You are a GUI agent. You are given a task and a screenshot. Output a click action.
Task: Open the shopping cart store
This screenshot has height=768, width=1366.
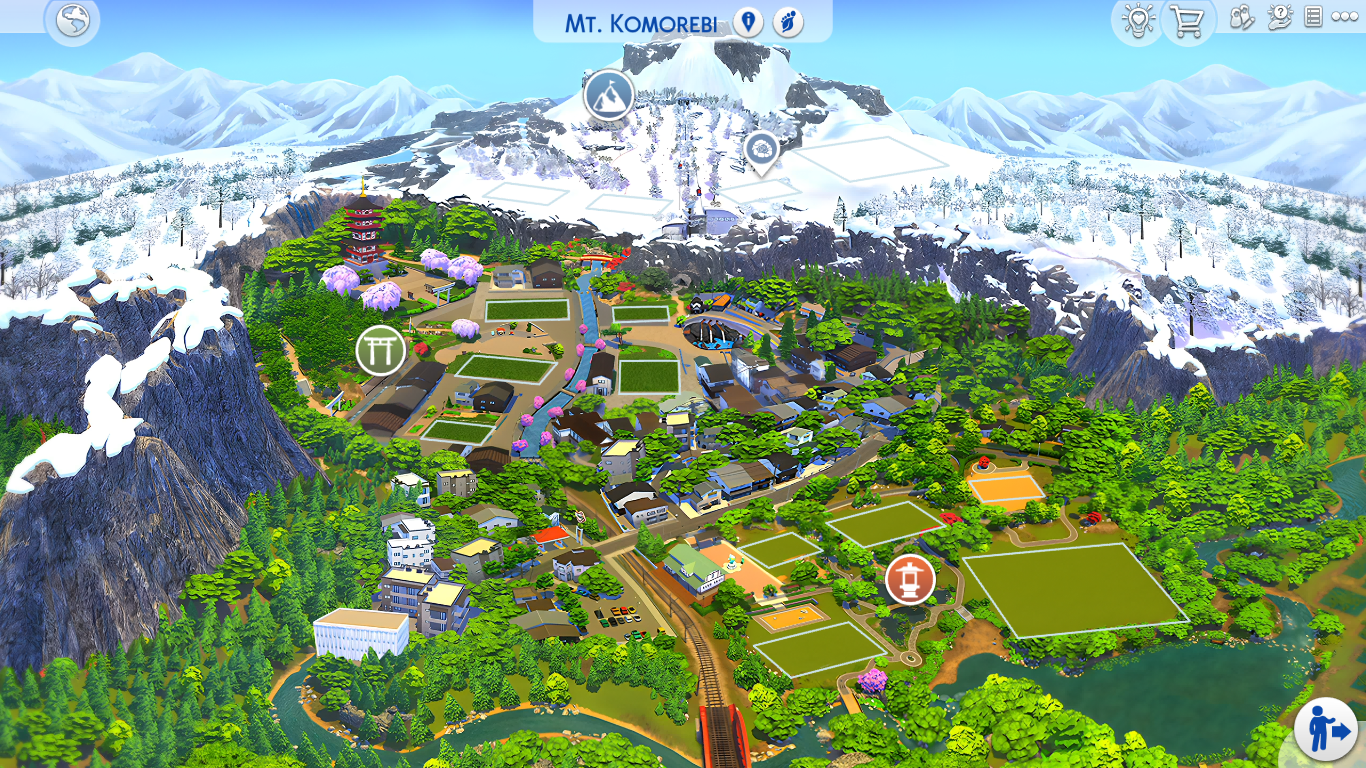point(1187,21)
